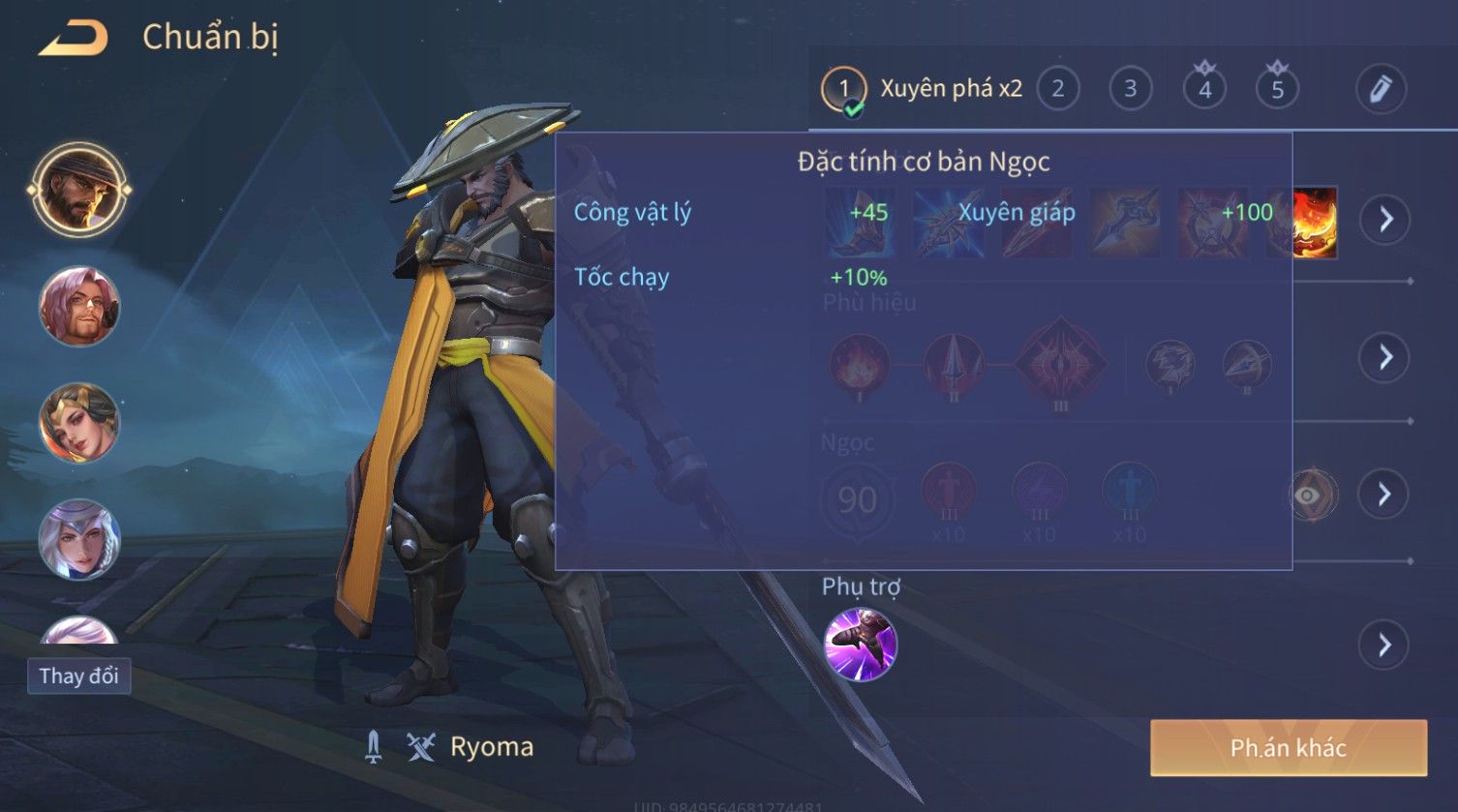Select the Phụ trợ boot spell icon
The height and width of the screenshot is (812, 1458).
click(x=860, y=644)
